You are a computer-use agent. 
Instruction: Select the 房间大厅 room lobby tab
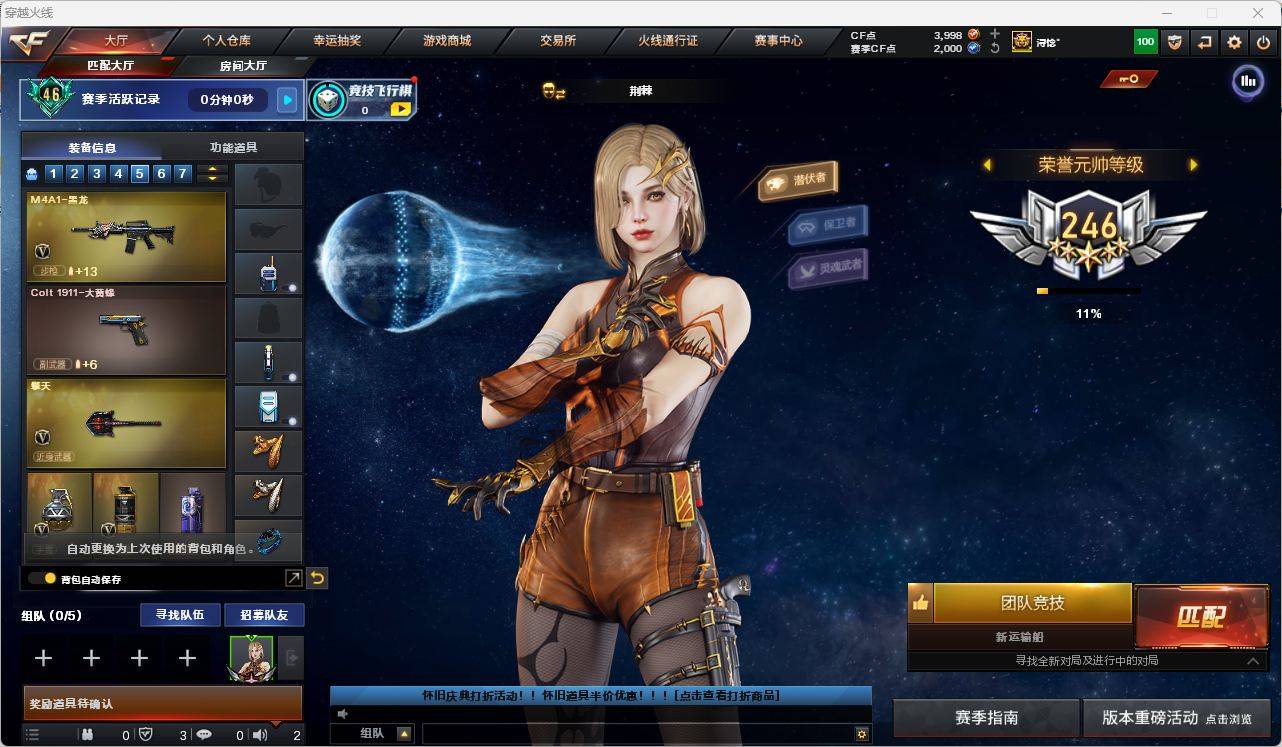click(x=243, y=66)
